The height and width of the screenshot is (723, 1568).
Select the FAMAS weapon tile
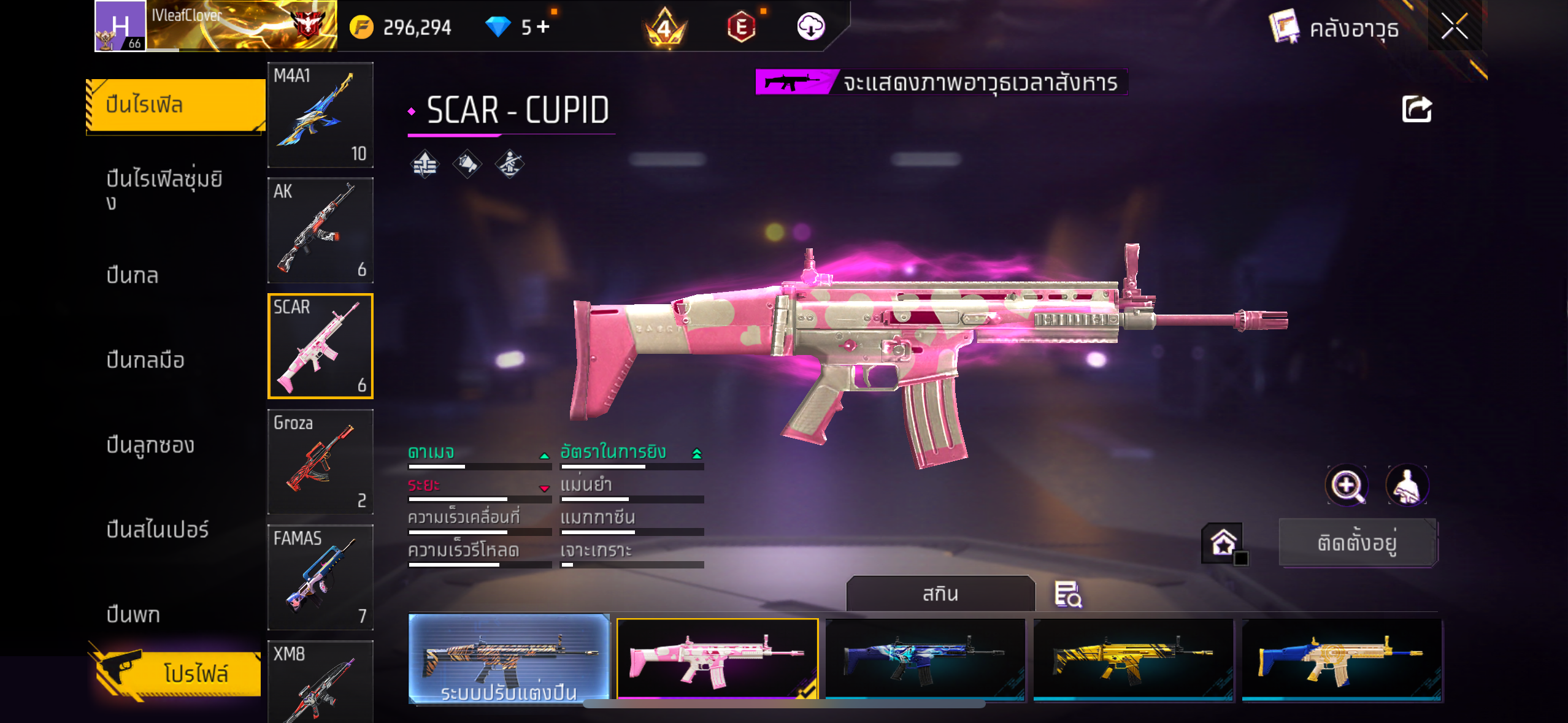(320, 577)
